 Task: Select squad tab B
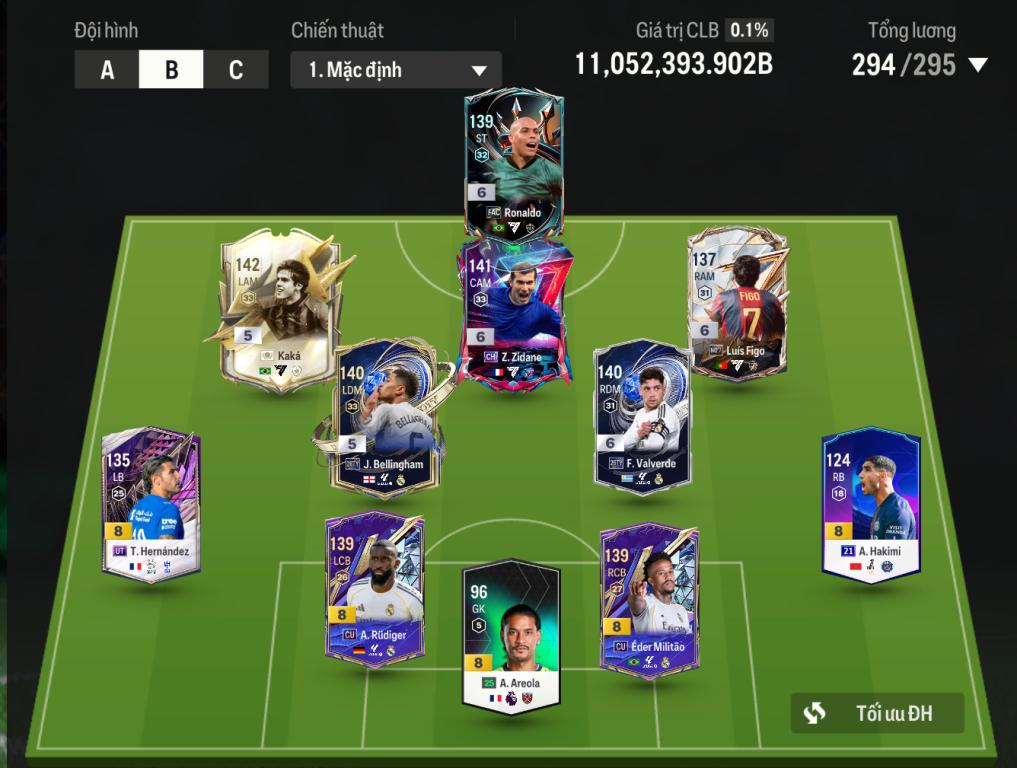point(171,70)
